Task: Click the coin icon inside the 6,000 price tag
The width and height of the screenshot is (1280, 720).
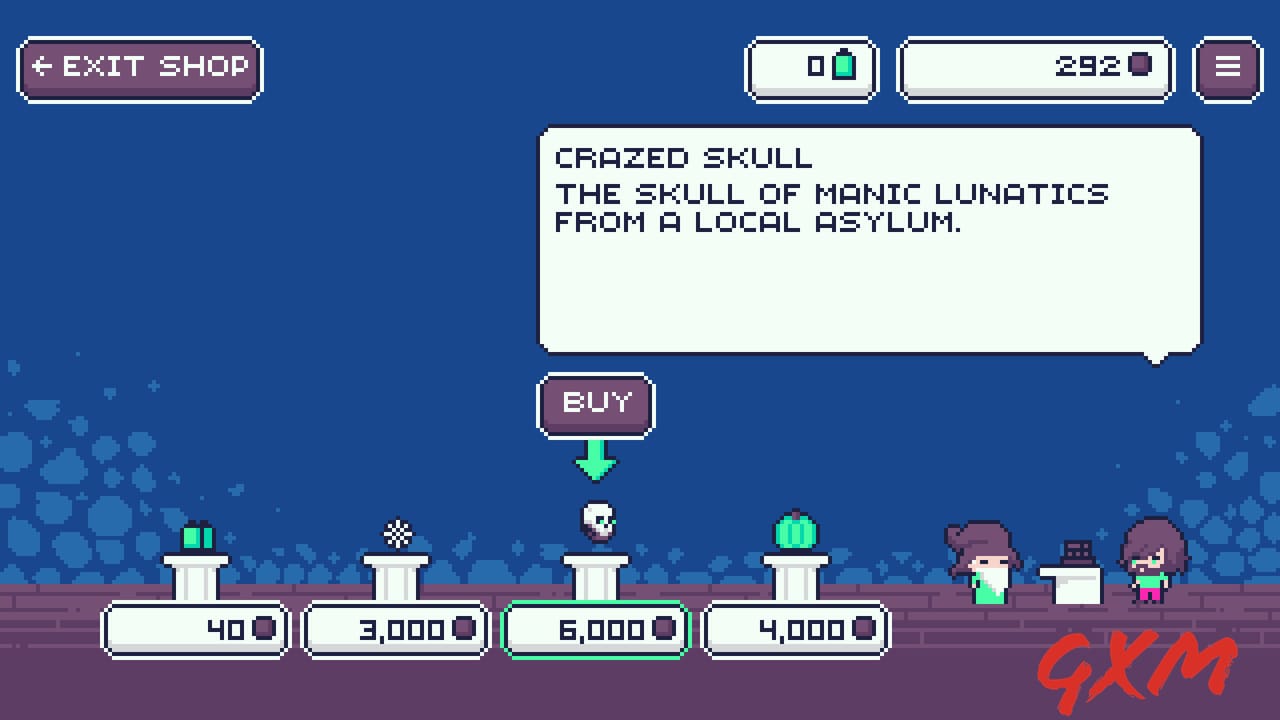Action: (x=663, y=629)
